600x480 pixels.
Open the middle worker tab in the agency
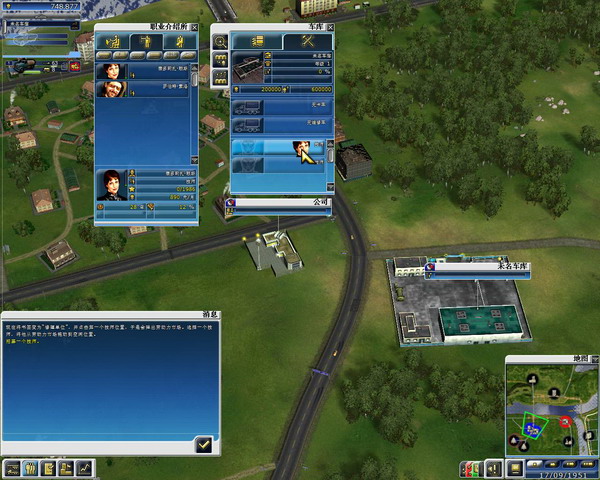tap(145, 42)
